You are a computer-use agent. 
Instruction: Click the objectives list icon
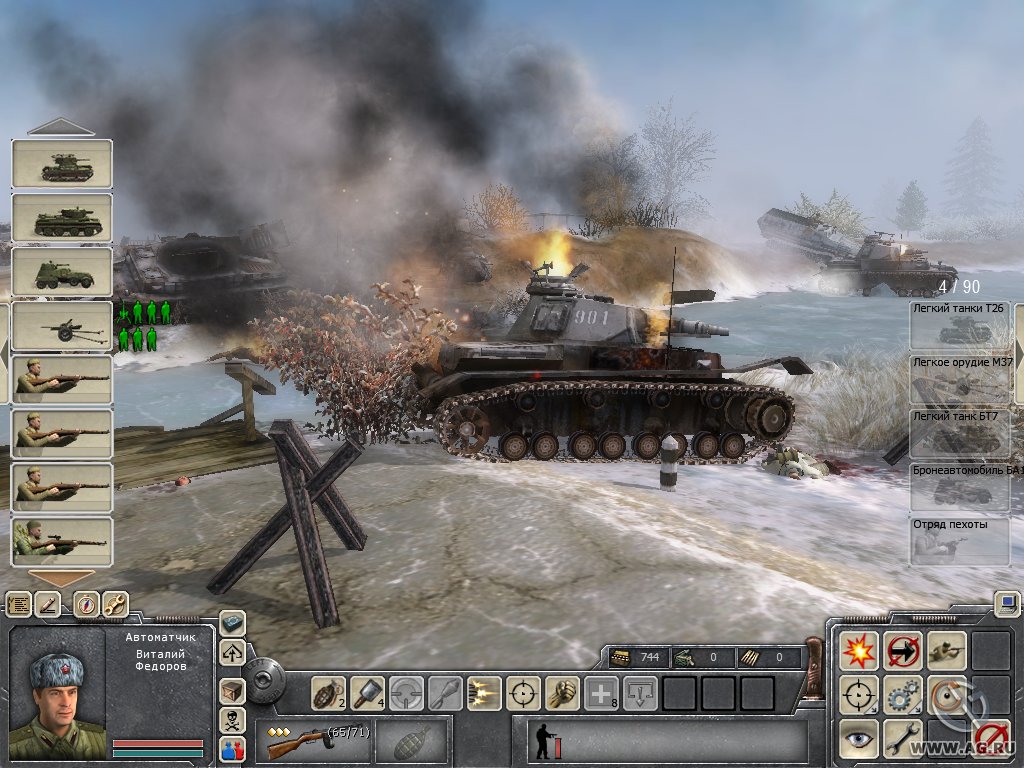pos(19,604)
